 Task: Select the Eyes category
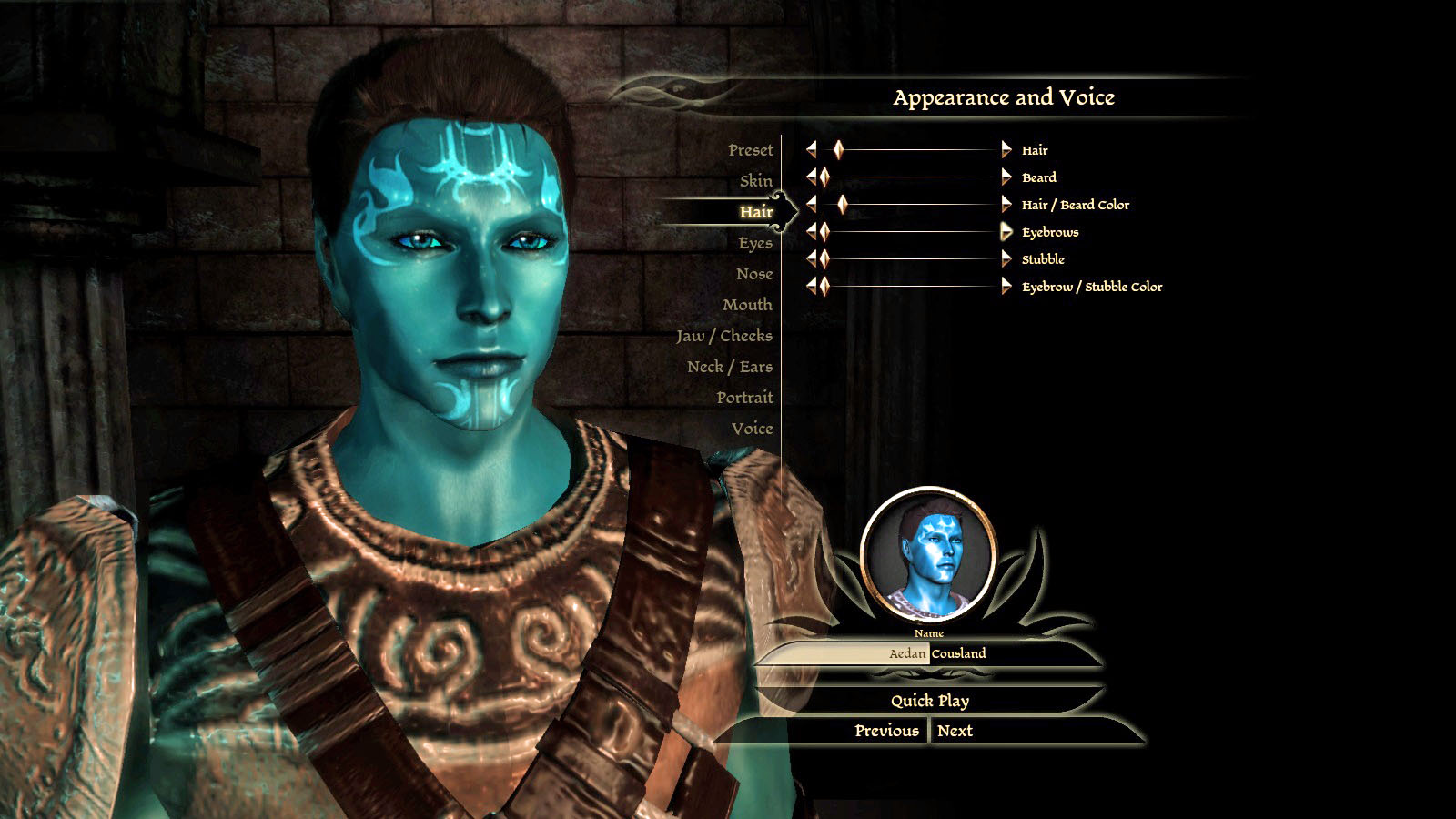click(x=754, y=243)
